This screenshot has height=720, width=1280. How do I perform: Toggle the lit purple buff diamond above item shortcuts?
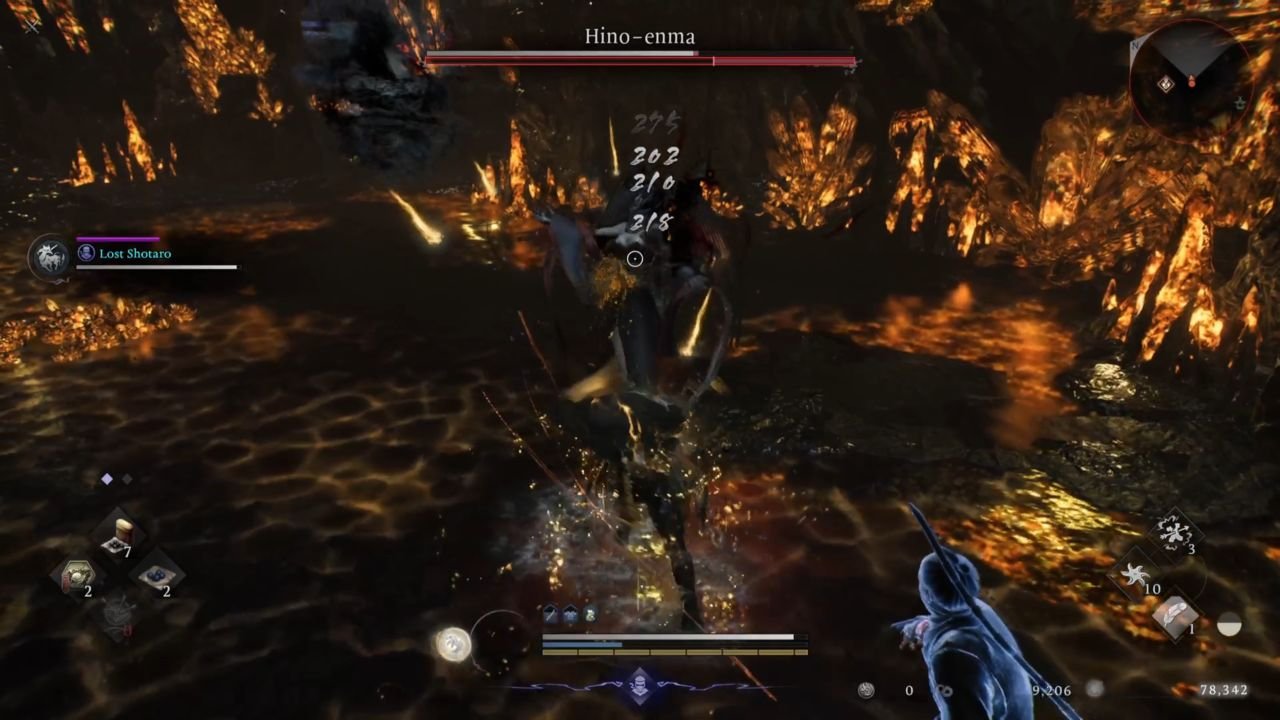click(107, 478)
